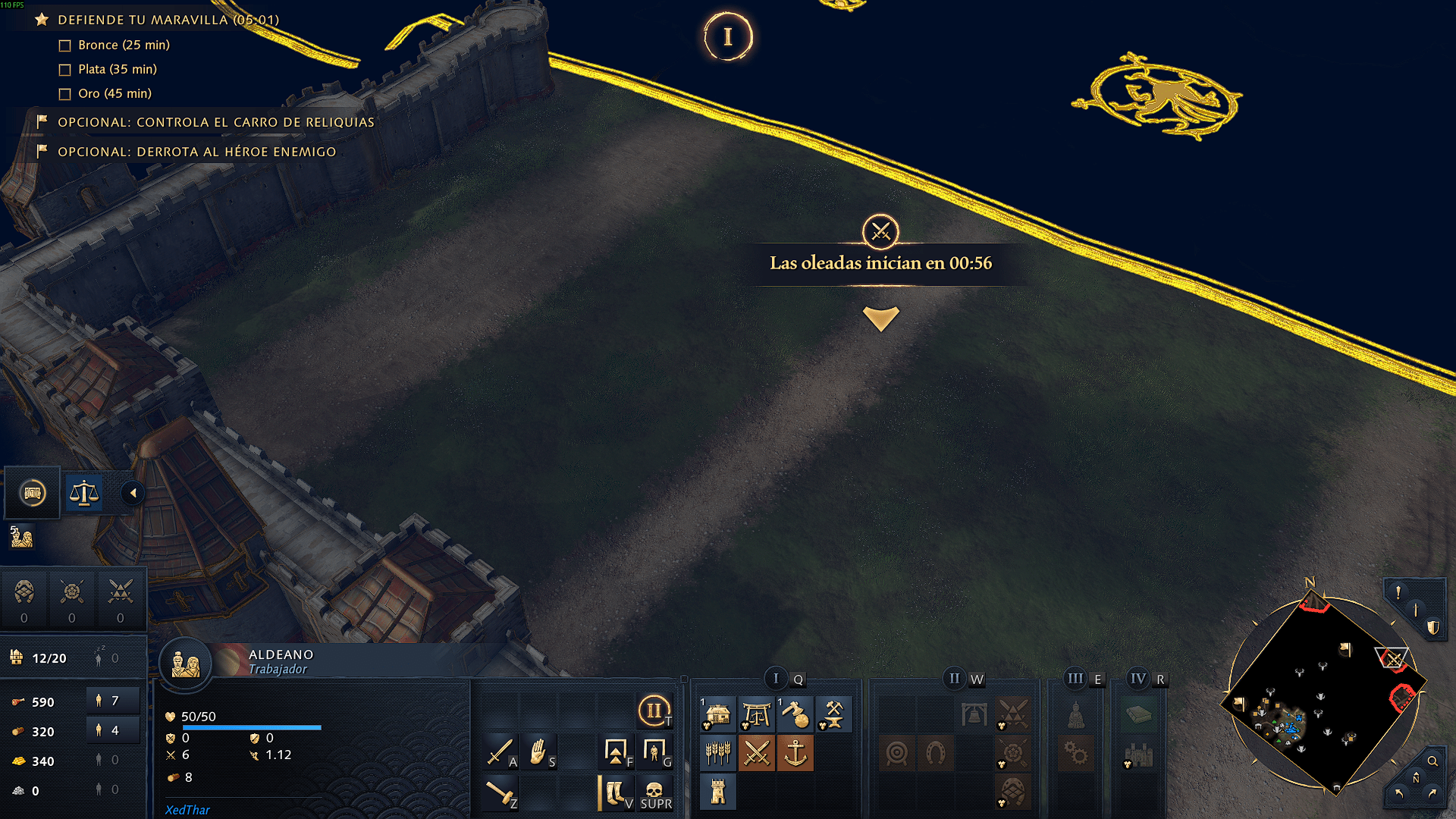
Task: Select the barracks crossed swords building
Action: coord(756,753)
